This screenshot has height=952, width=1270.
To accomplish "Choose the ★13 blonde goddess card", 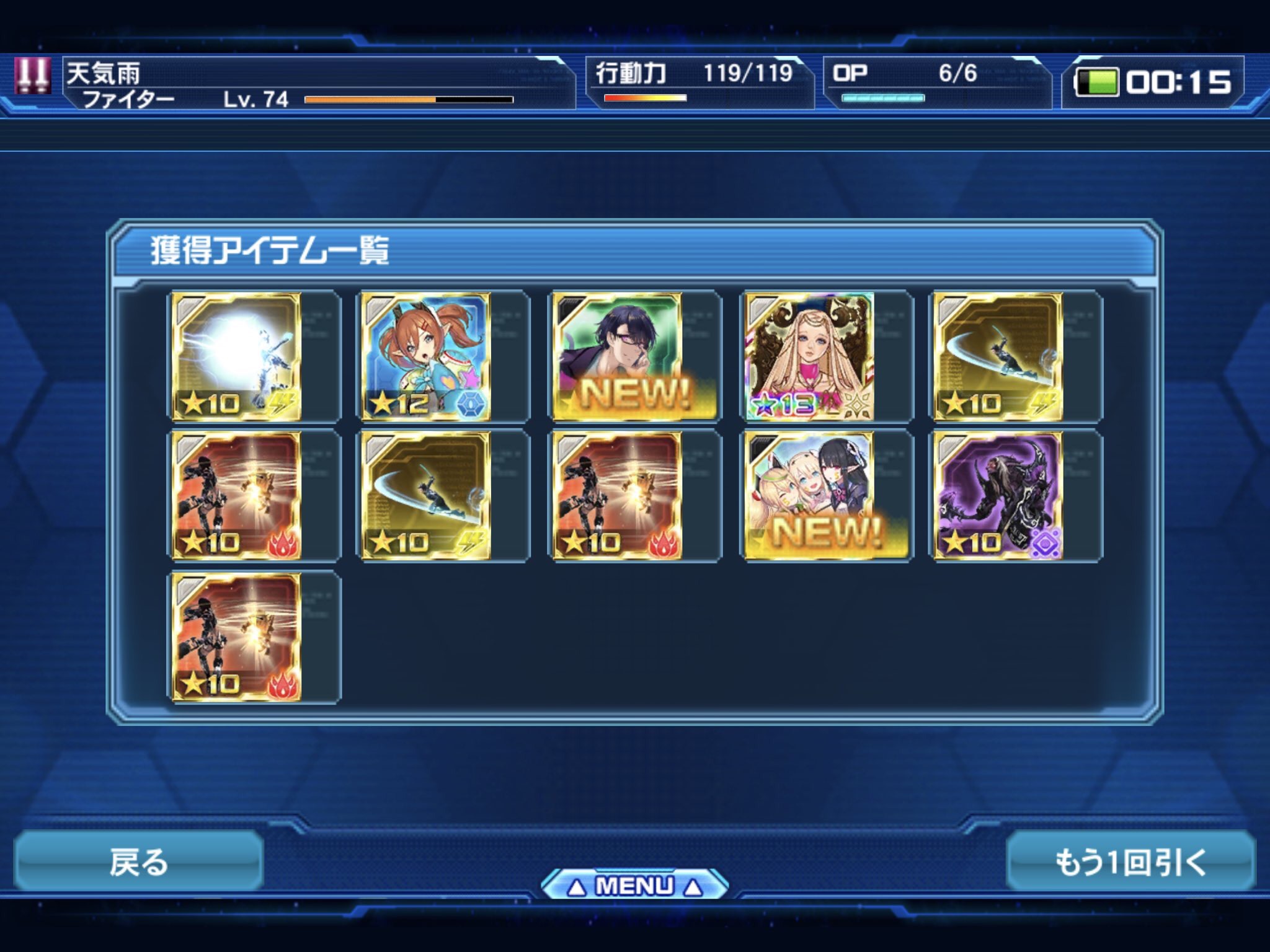I will tap(809, 356).
